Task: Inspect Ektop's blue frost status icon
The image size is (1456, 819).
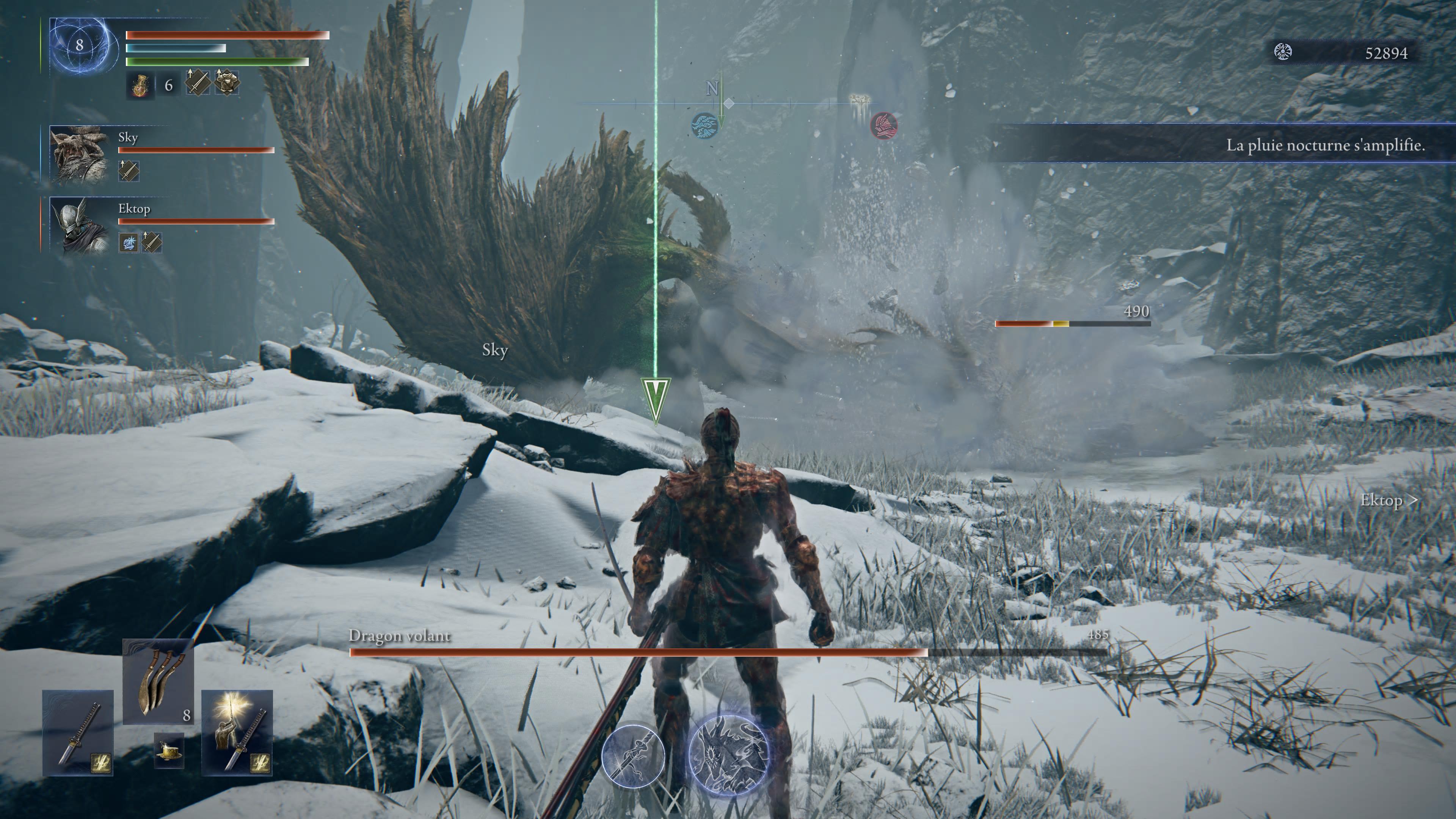Action: (x=129, y=243)
